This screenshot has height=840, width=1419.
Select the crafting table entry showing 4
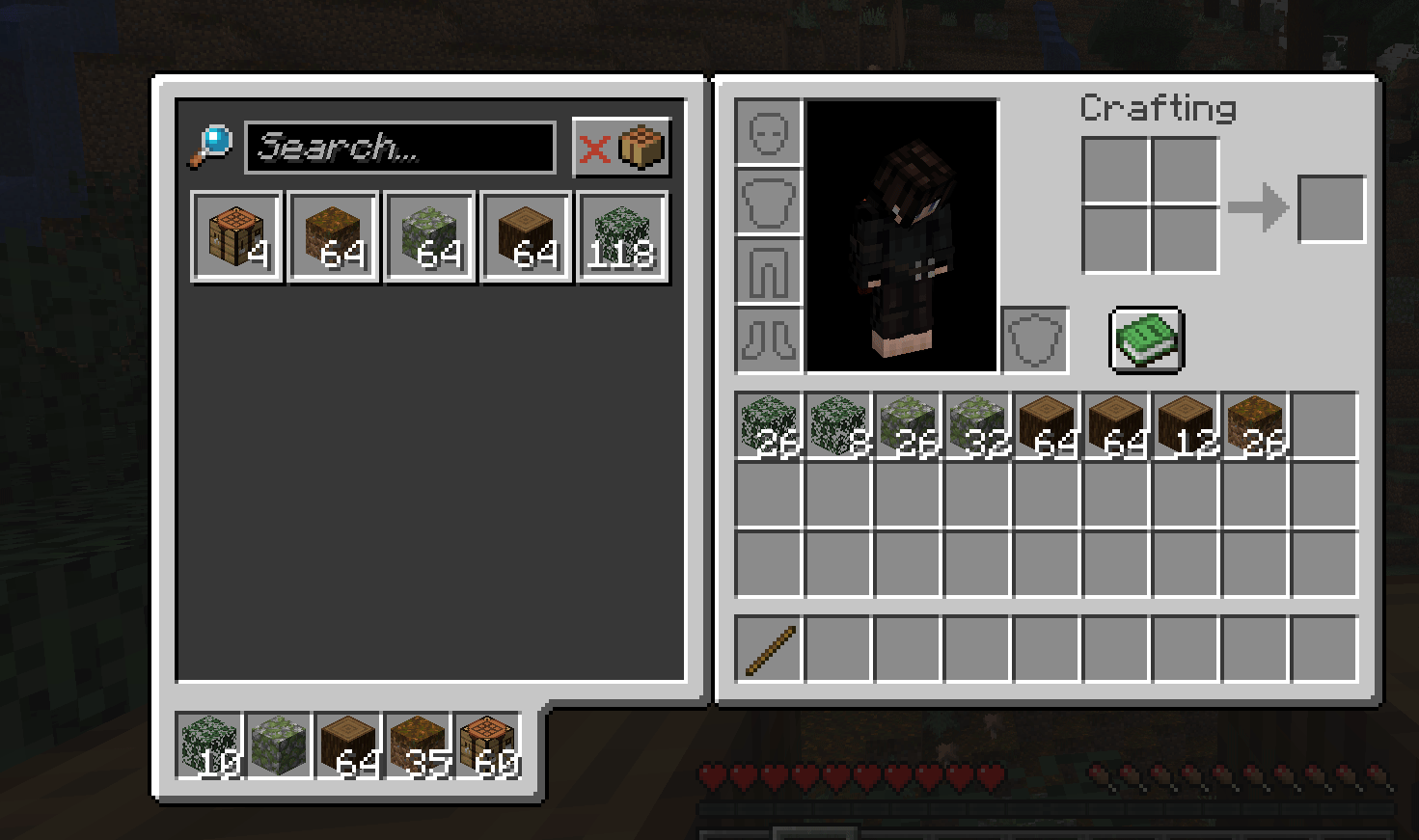point(237,236)
